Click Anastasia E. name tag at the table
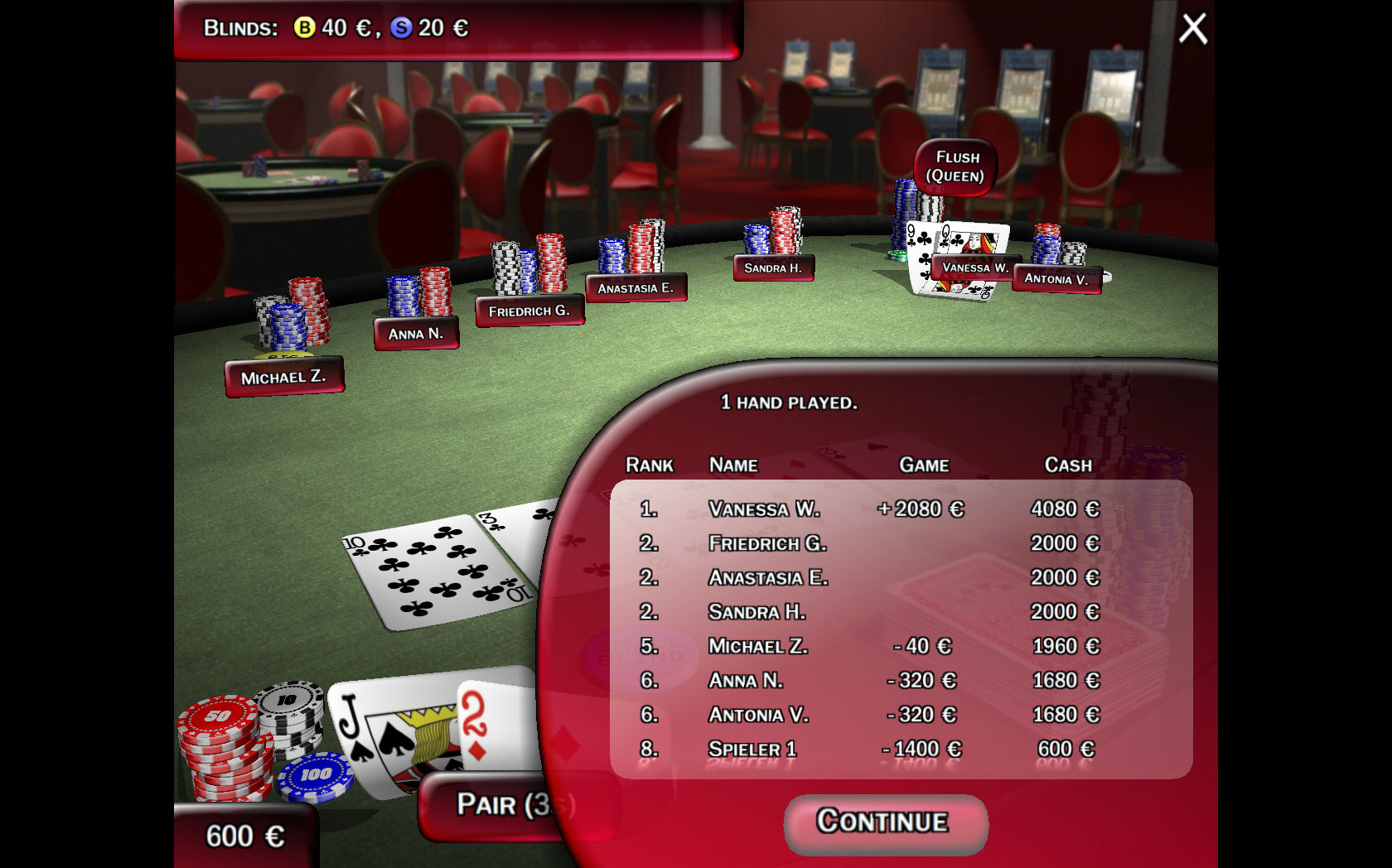This screenshot has height=868, width=1392. [636, 288]
